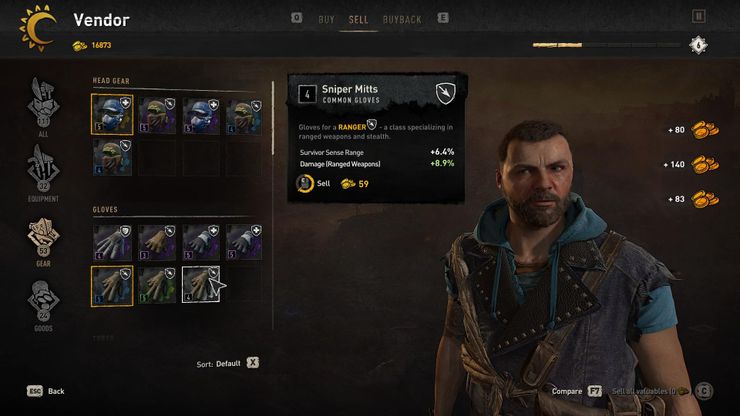Show the BUYBACK tab
This screenshot has width=740, height=416.
point(402,19)
